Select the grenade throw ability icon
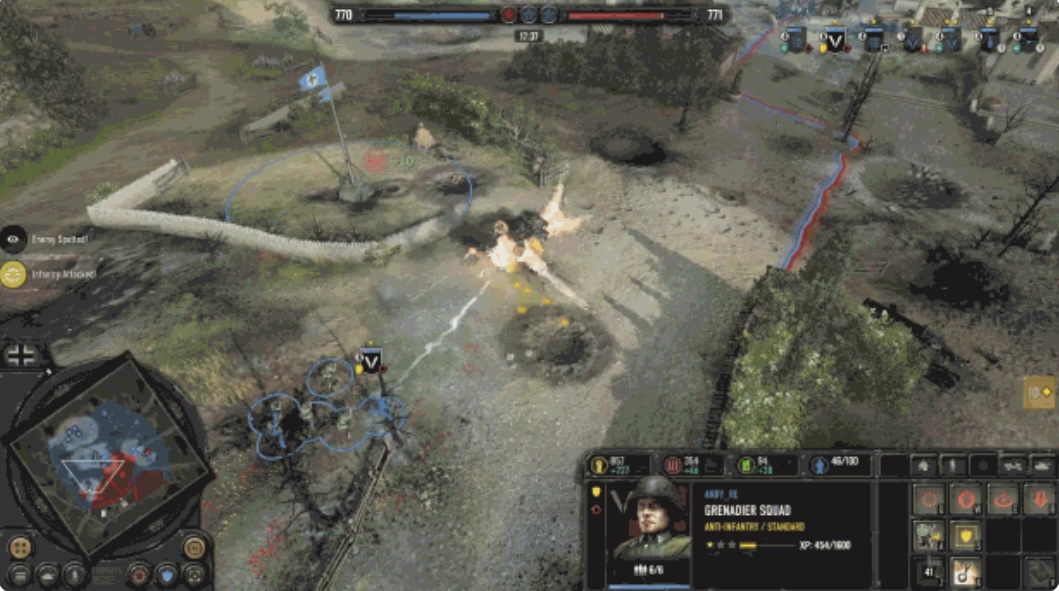This screenshot has width=1059, height=591. pos(966,572)
